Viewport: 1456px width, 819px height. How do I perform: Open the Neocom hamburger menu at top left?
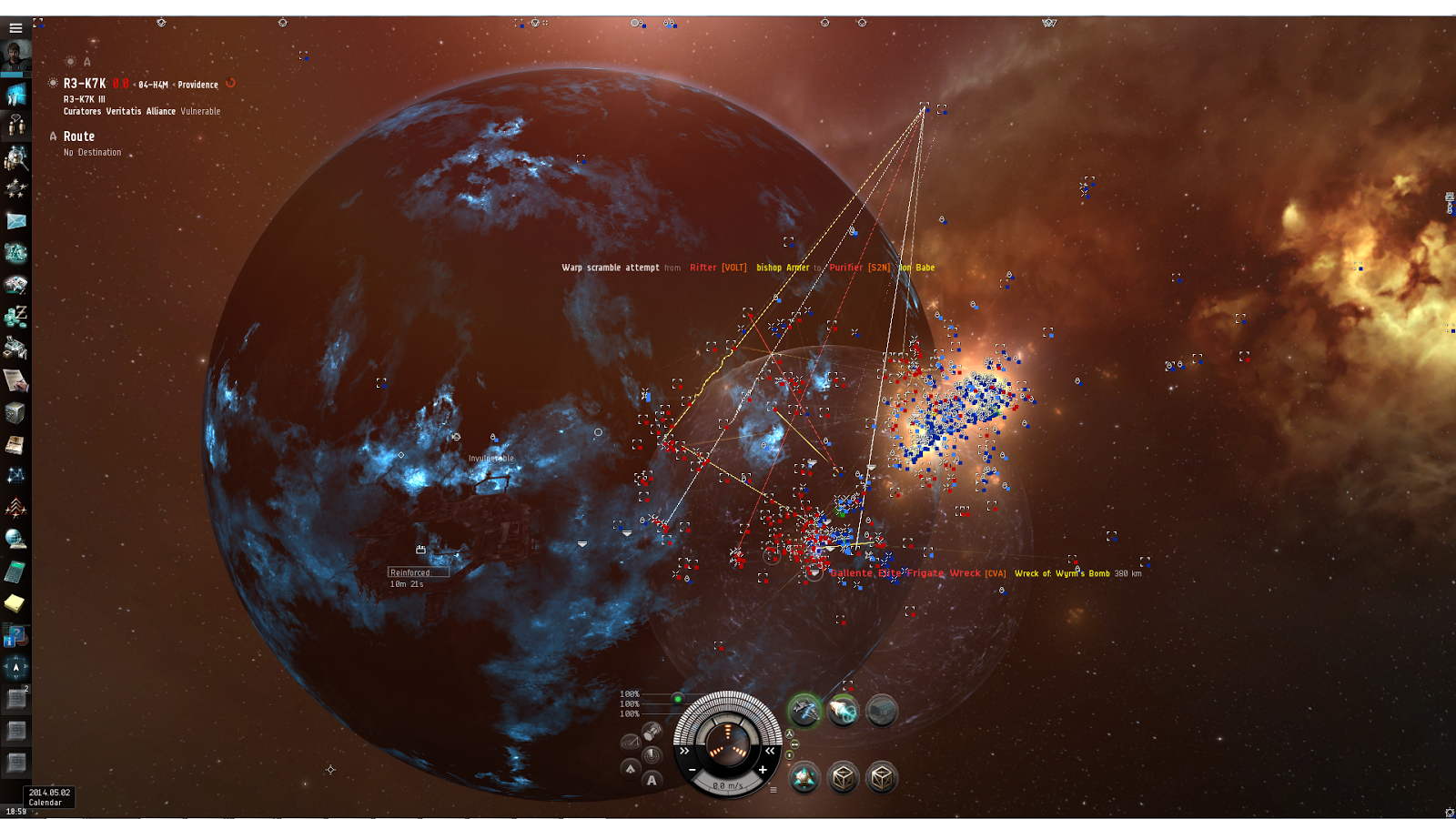[x=15, y=27]
